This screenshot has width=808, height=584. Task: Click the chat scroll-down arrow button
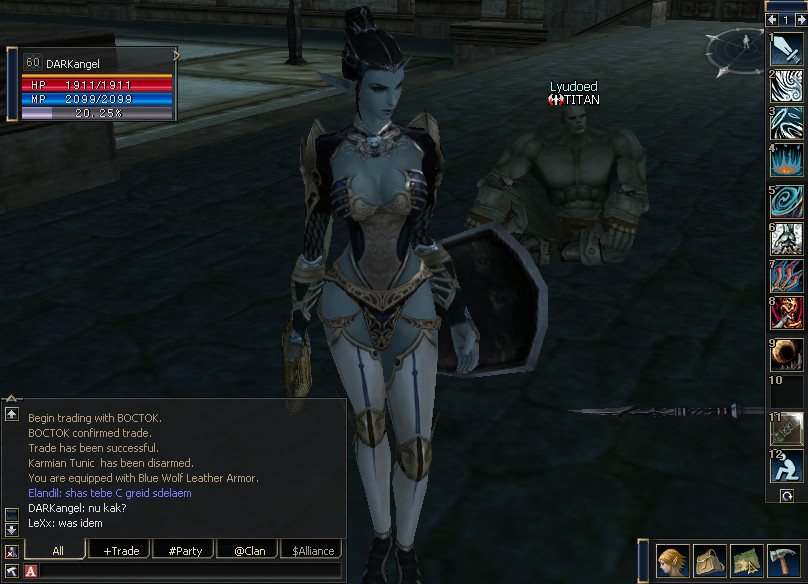click(12, 529)
